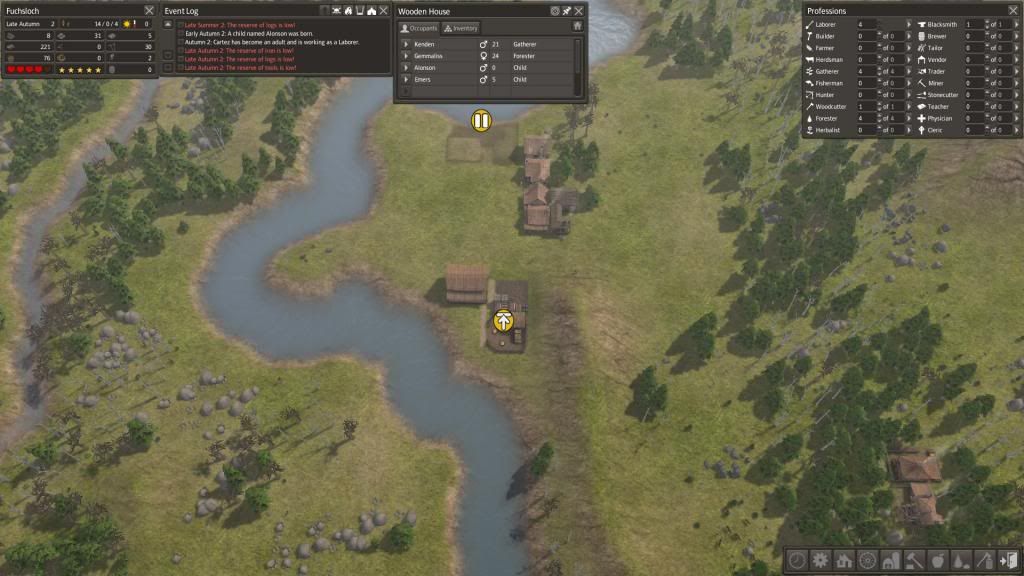The height and width of the screenshot is (576, 1024).
Task: Expand the Gemmalina occupant row
Action: pyautogui.click(x=406, y=56)
